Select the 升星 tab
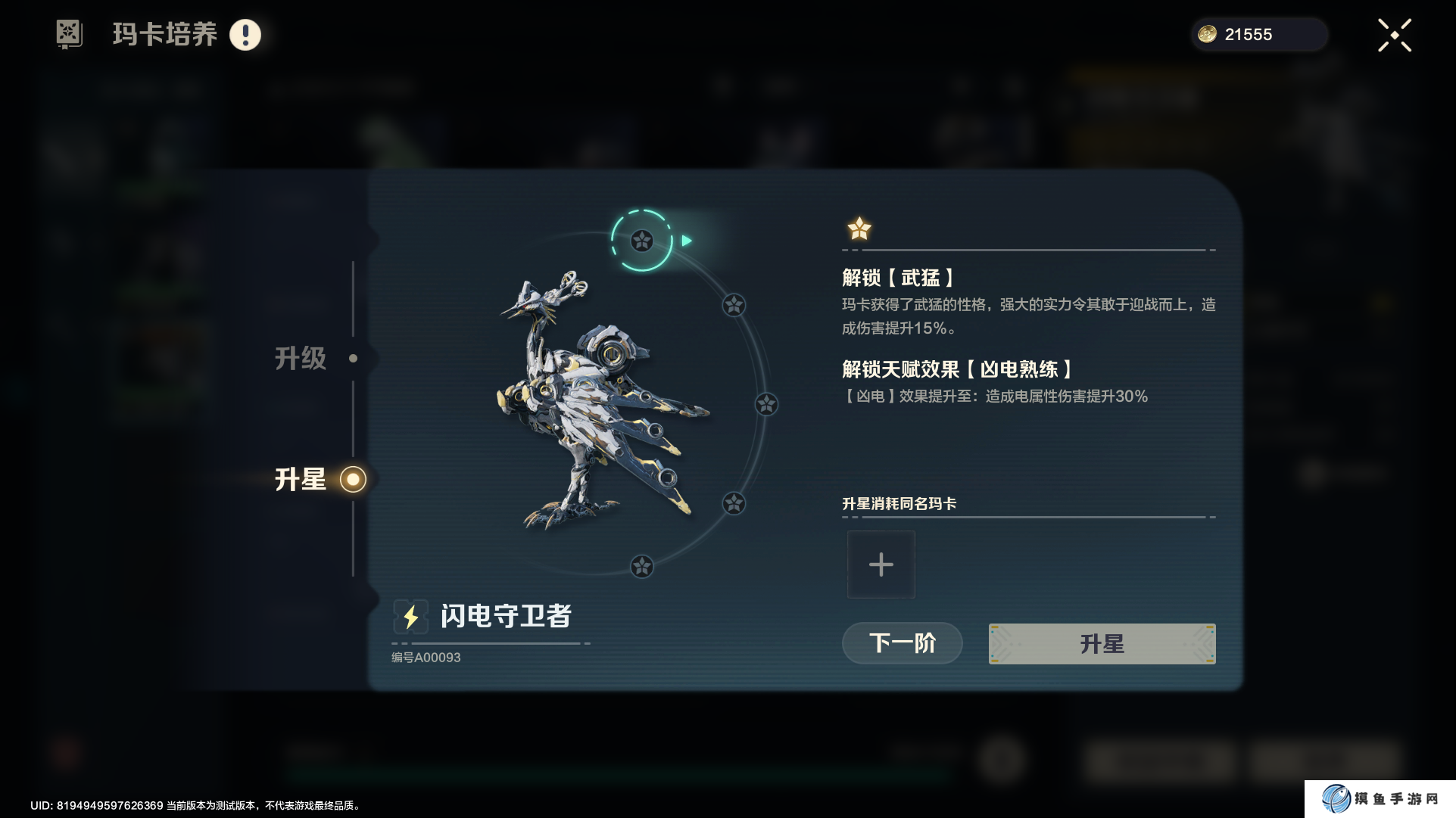 pos(301,479)
